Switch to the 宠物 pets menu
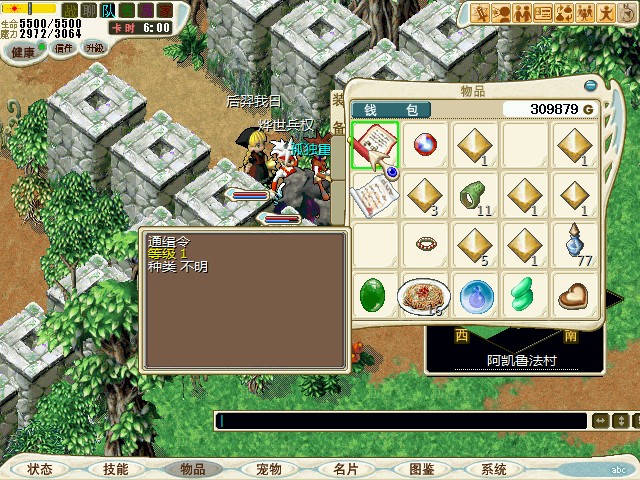 pyautogui.click(x=269, y=469)
